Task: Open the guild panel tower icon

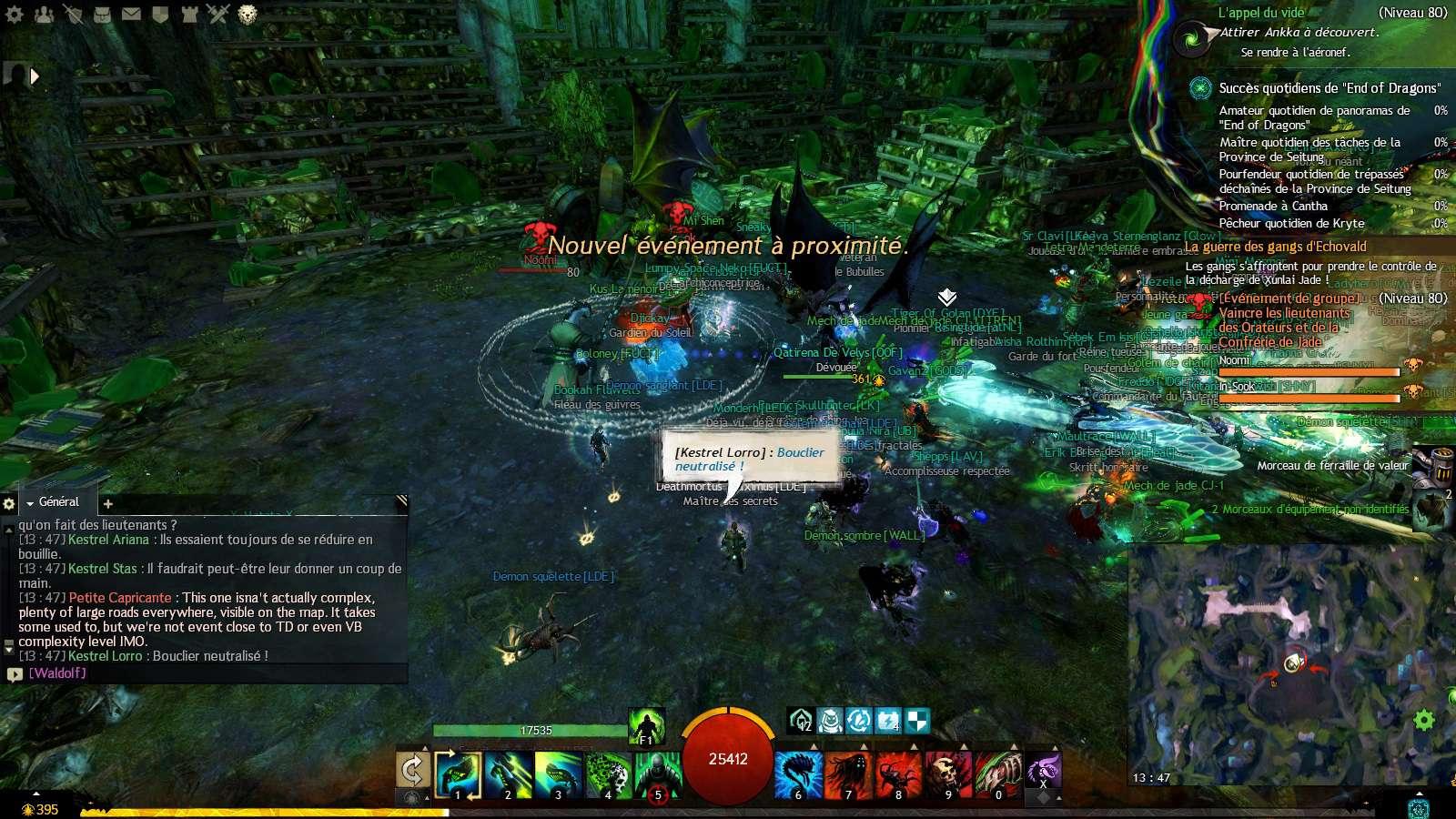Action: point(189,14)
